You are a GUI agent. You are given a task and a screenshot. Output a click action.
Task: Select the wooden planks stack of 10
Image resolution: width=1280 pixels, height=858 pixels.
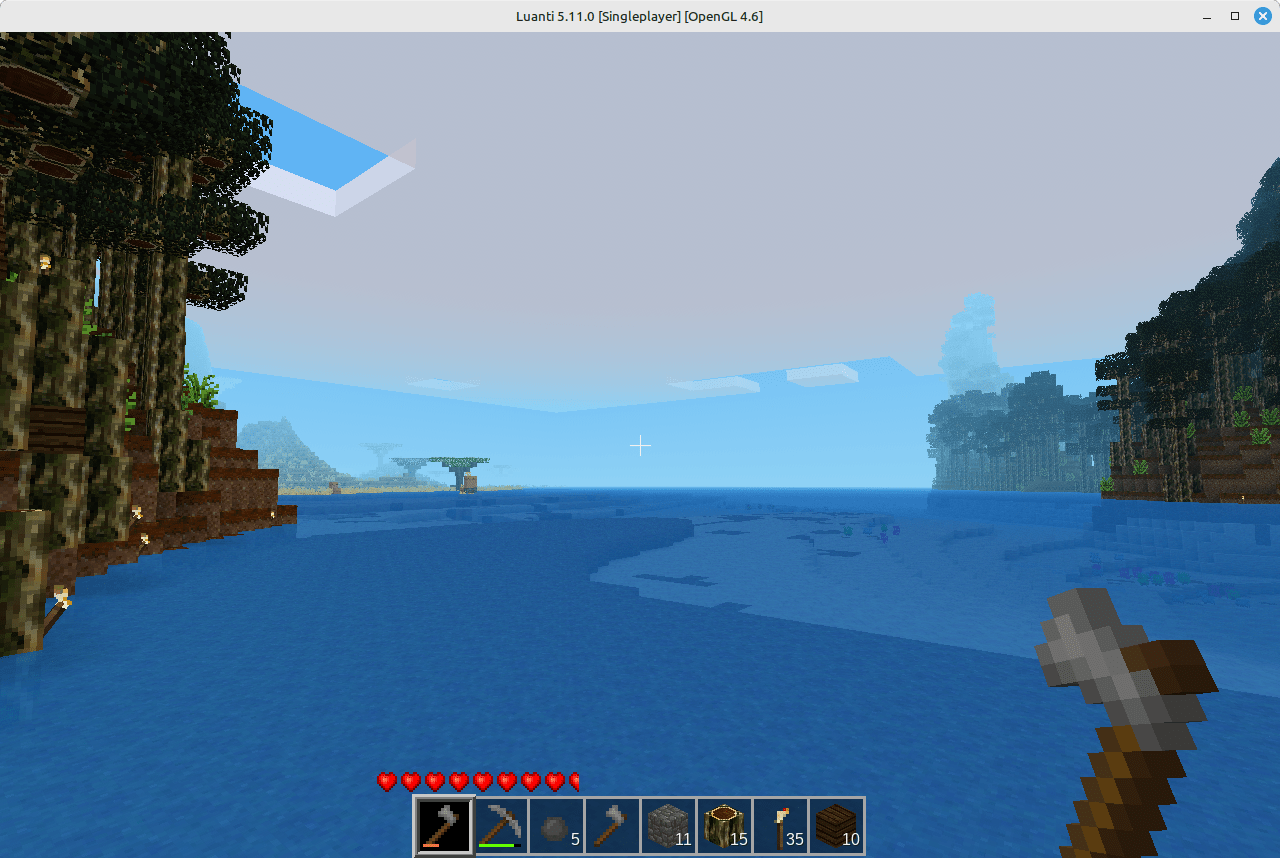836,825
